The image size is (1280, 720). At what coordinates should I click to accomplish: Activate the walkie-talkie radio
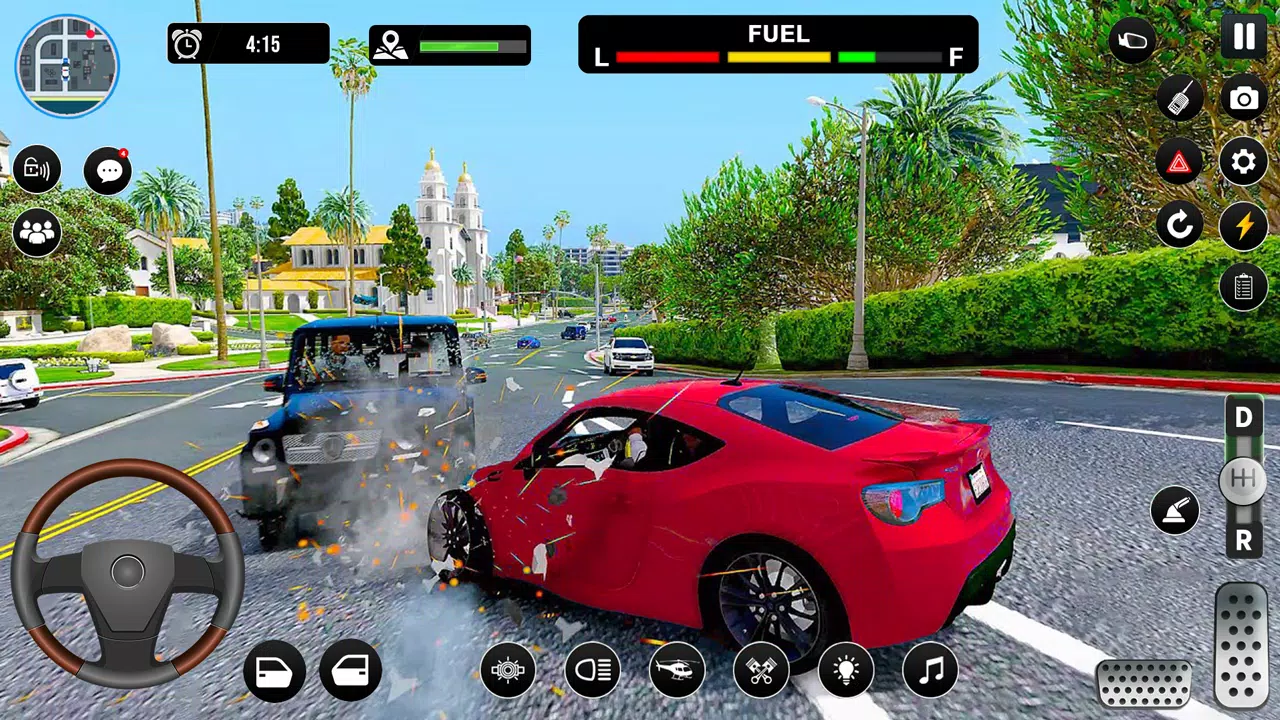(x=1180, y=98)
